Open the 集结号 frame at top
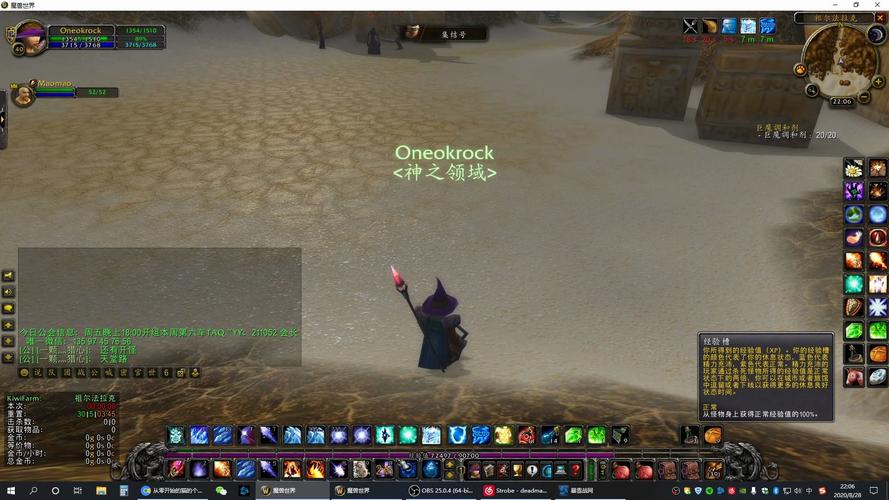Image resolution: width=889 pixels, height=500 pixels. pyautogui.click(x=447, y=34)
